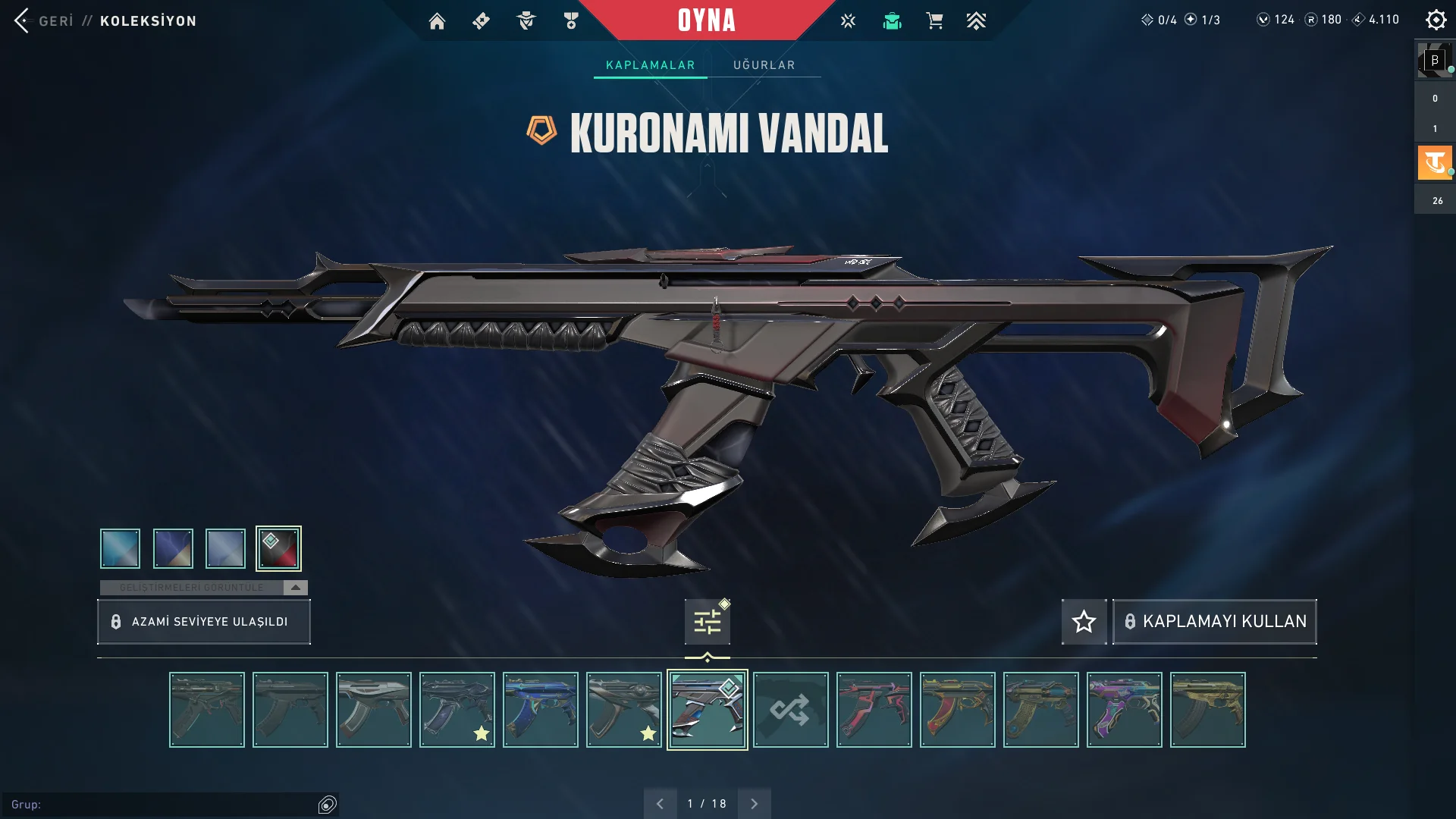The height and width of the screenshot is (819, 1456).
Task: Select the teal blue variant swatch
Action: click(120, 548)
